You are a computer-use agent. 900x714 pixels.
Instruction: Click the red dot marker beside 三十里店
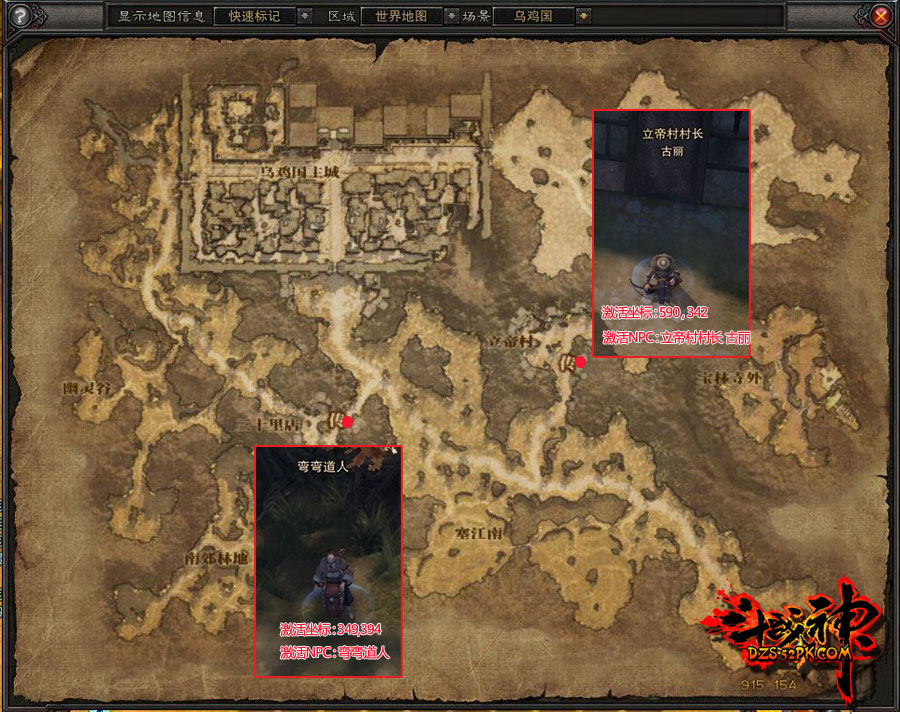point(348,421)
